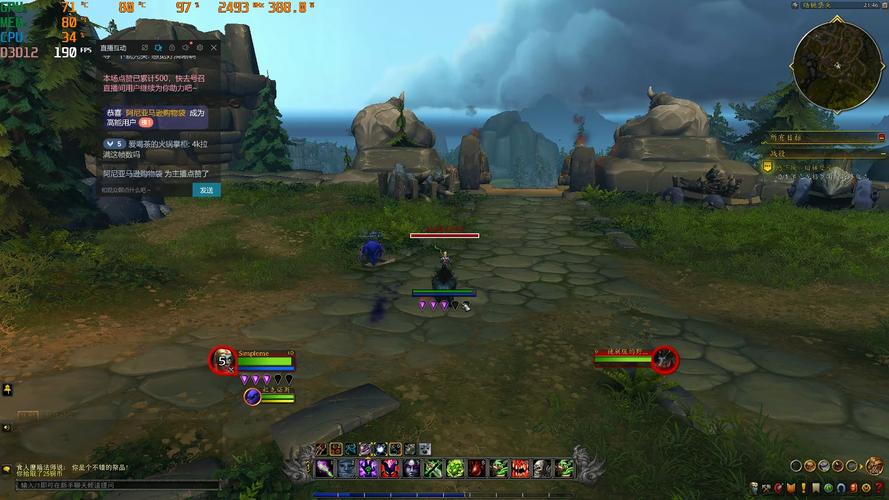Open the stream overlay settings gear
This screenshot has height=500, width=889.
click(x=199, y=47)
